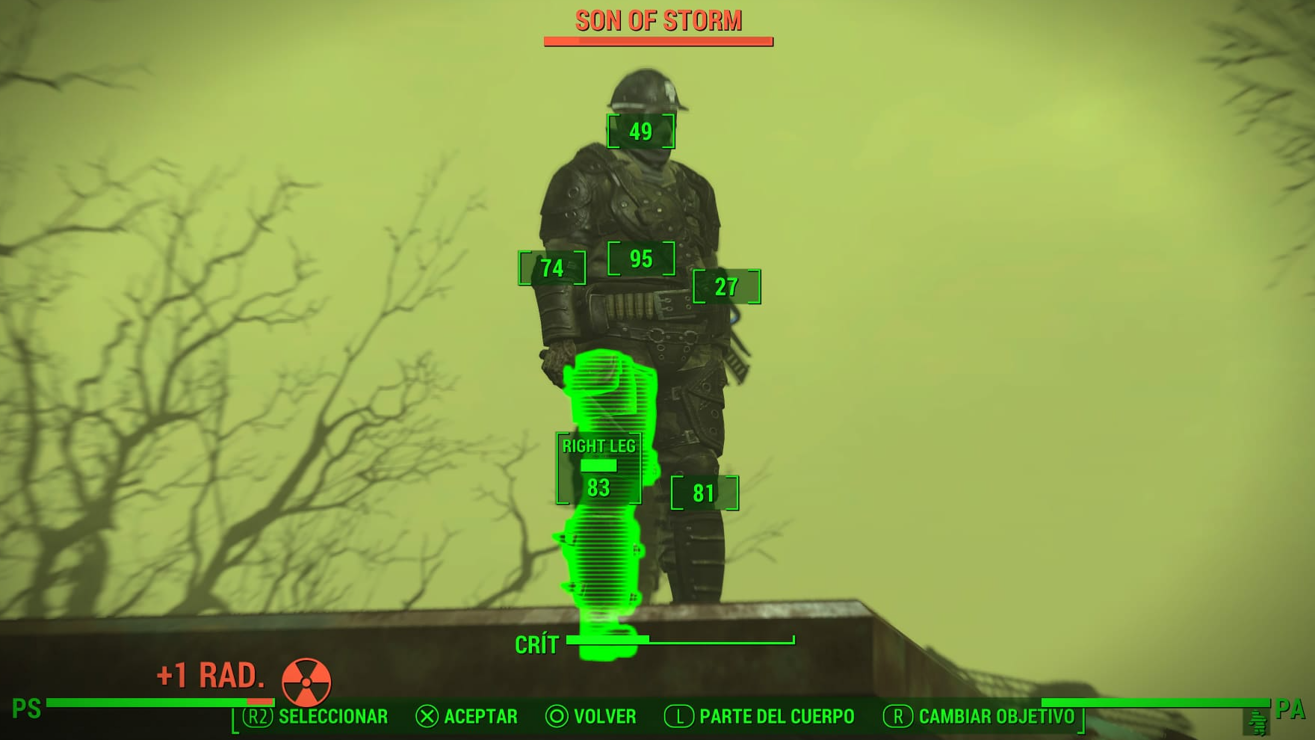Choose the leg target showing 81

pyautogui.click(x=704, y=493)
